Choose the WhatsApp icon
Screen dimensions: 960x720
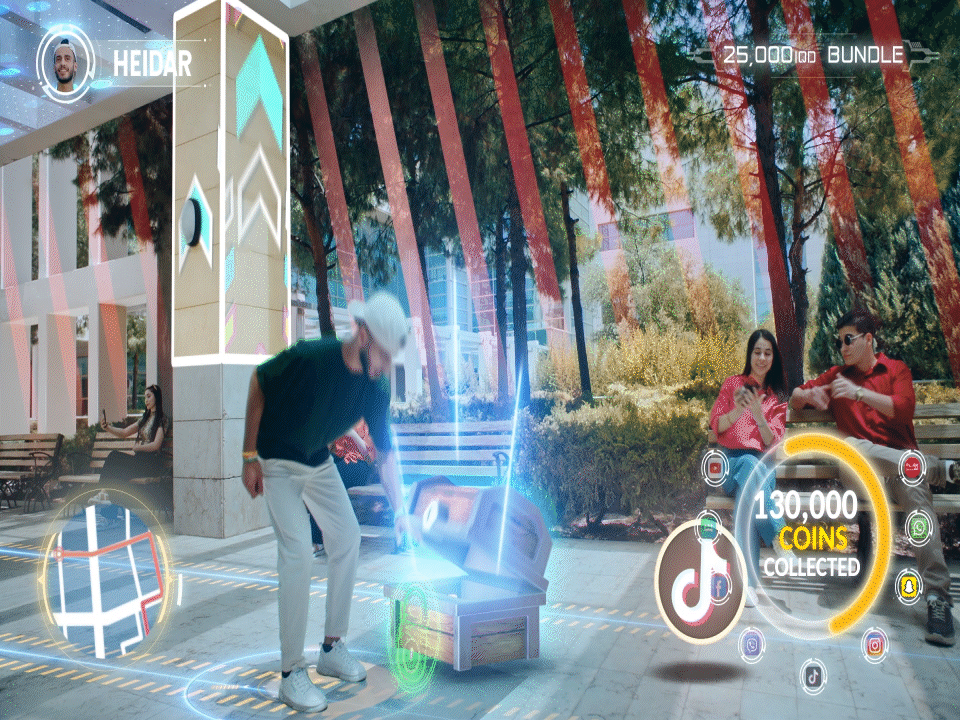coord(919,526)
